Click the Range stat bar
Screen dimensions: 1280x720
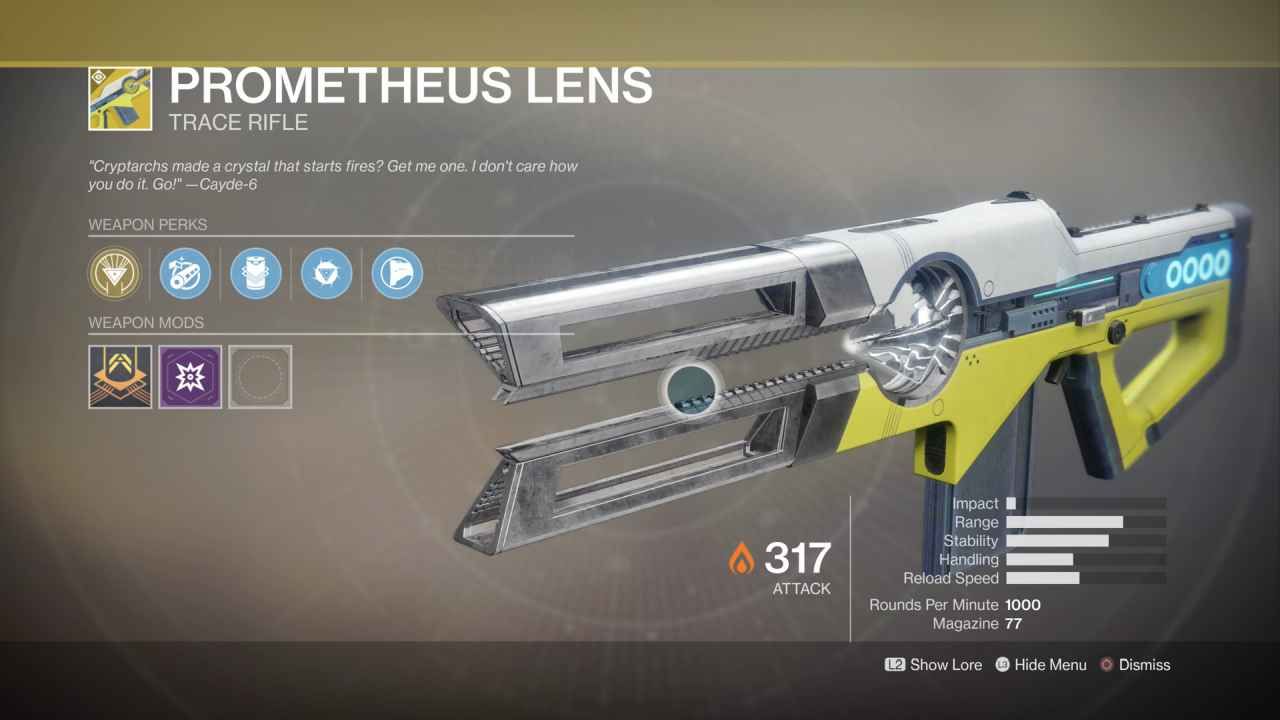(x=1067, y=522)
